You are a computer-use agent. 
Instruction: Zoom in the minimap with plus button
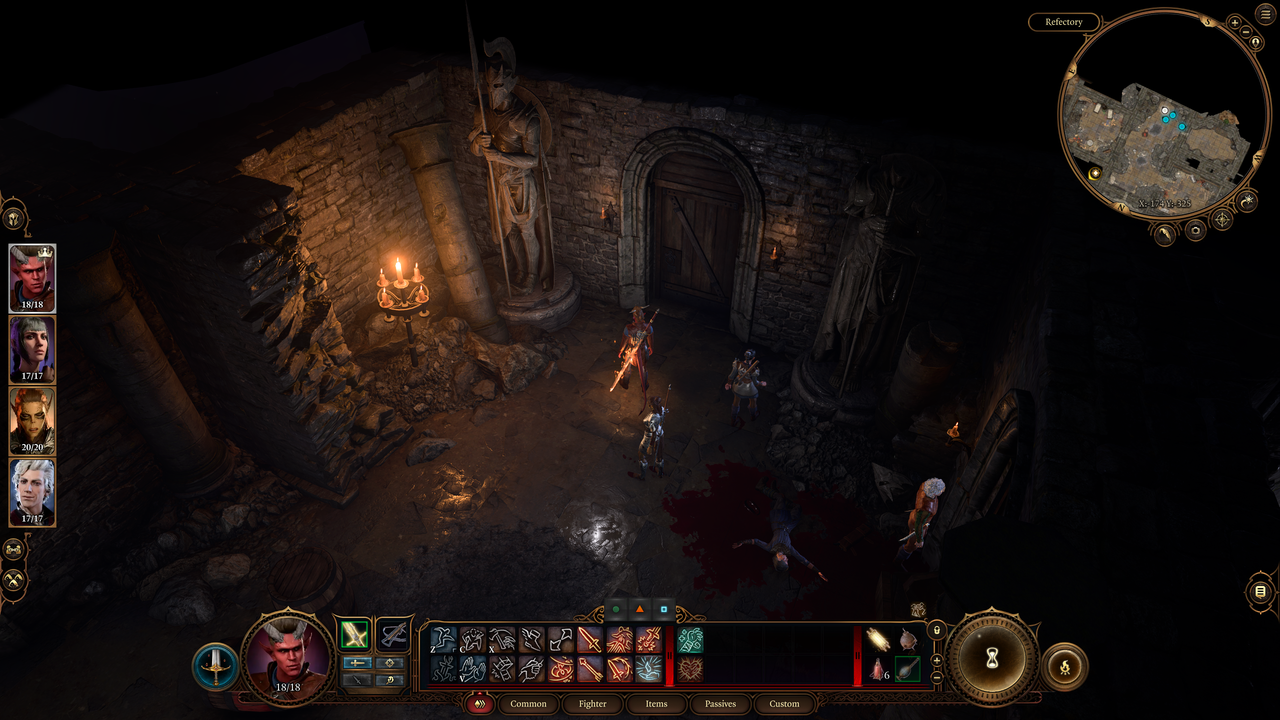point(1234,22)
